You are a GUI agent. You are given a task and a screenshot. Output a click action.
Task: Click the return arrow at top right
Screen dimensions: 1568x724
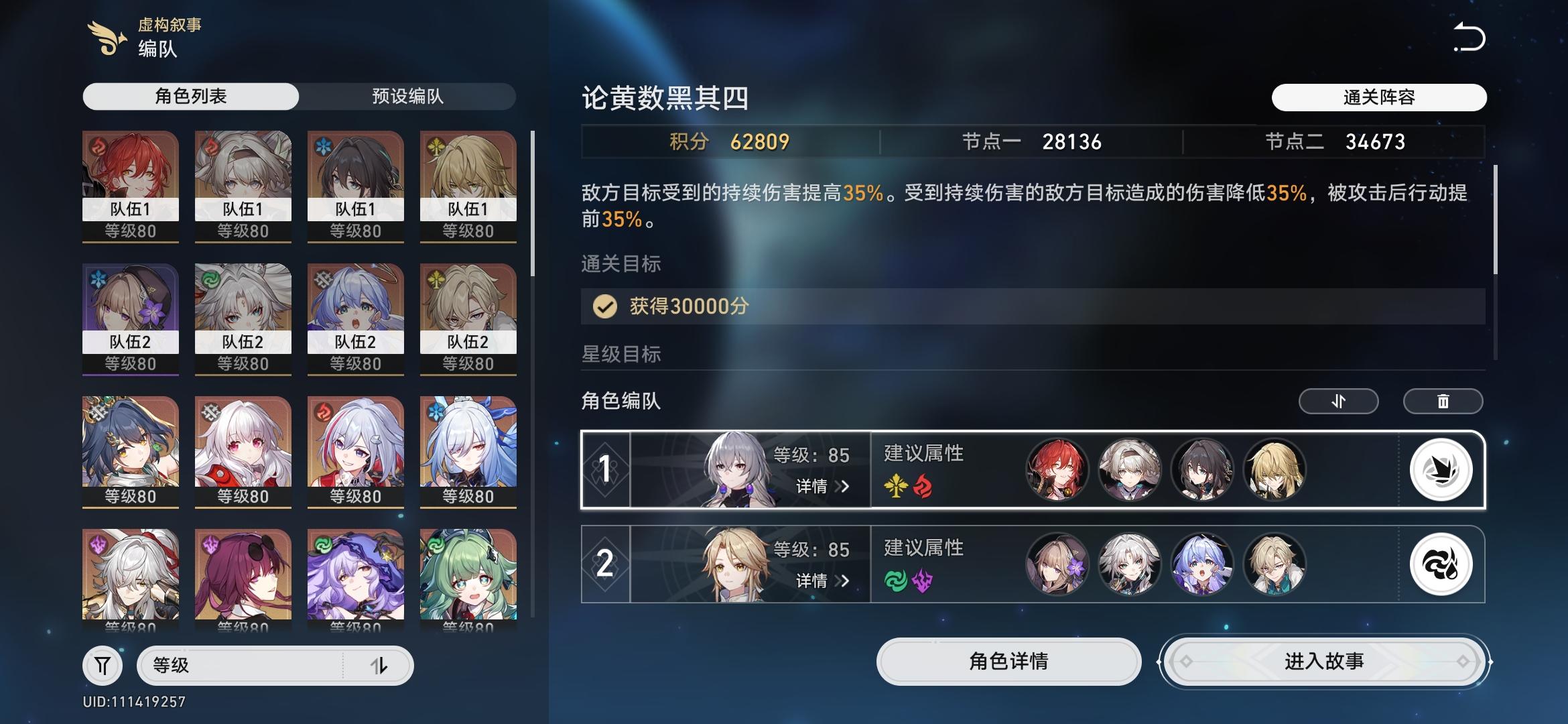tap(1469, 38)
